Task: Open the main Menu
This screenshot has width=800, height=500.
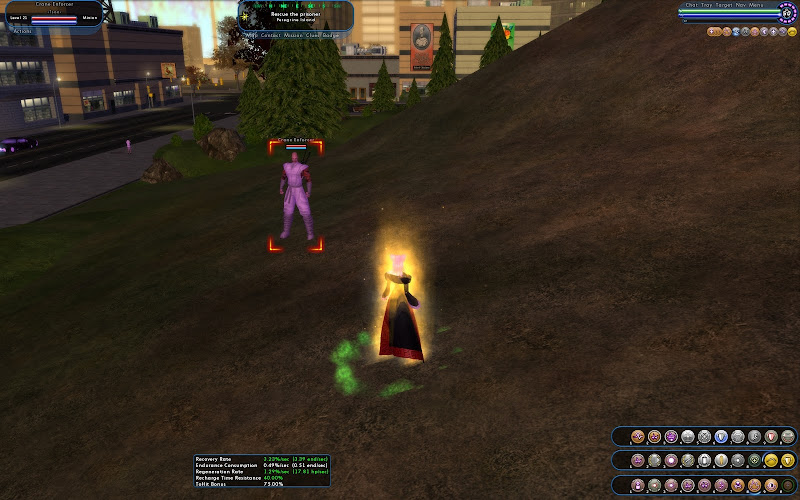Action: pos(757,5)
